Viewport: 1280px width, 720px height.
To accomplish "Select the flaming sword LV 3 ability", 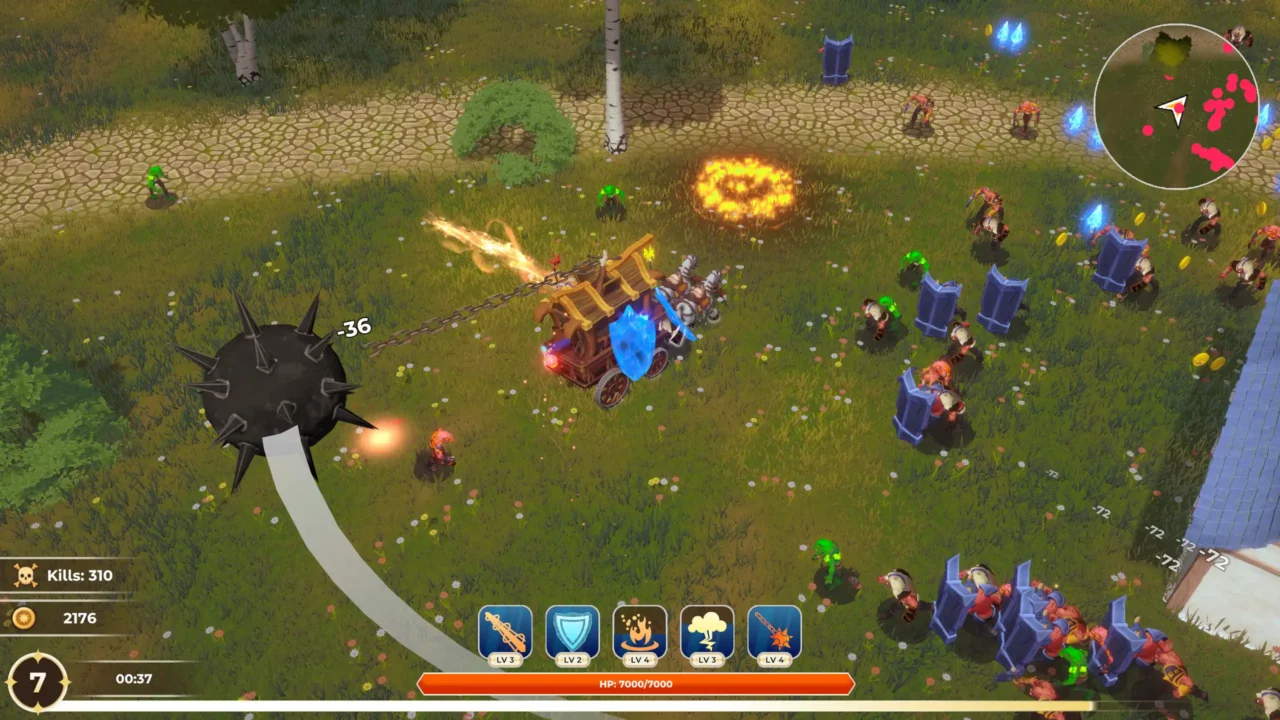I will (505, 631).
